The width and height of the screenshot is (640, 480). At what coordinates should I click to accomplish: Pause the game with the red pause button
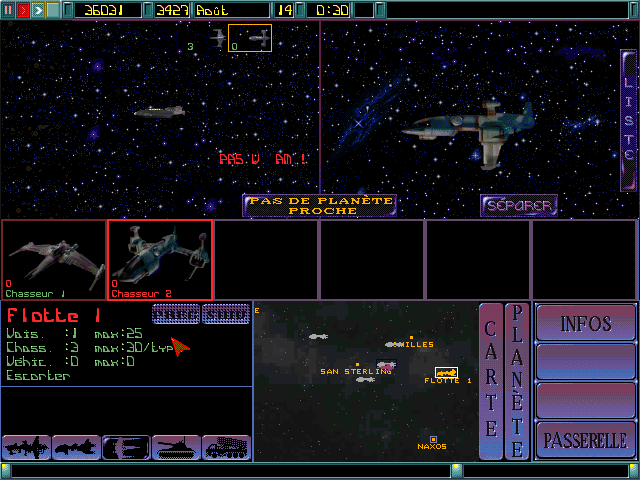pos(9,10)
